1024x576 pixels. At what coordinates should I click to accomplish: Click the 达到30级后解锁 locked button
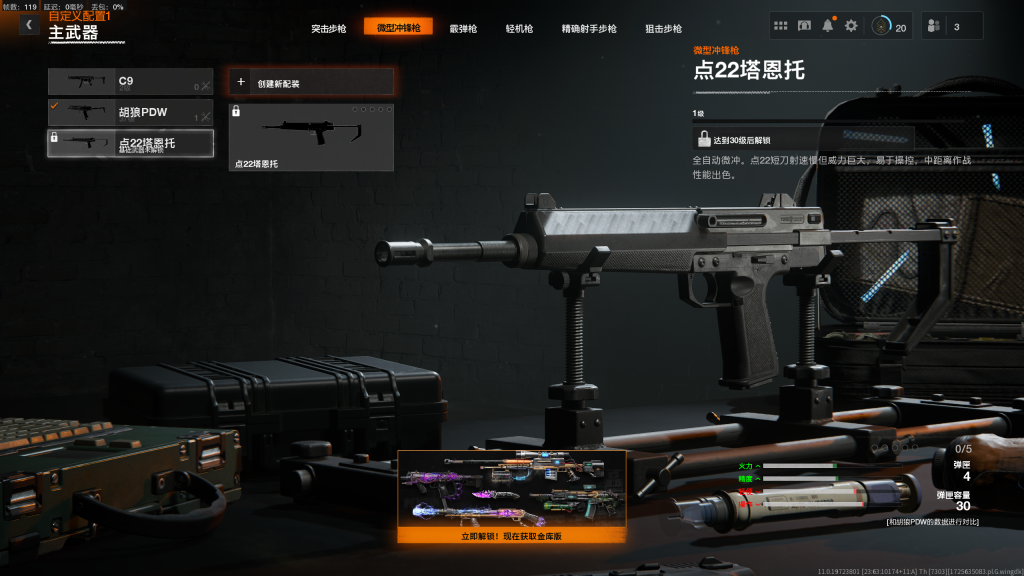click(x=803, y=139)
